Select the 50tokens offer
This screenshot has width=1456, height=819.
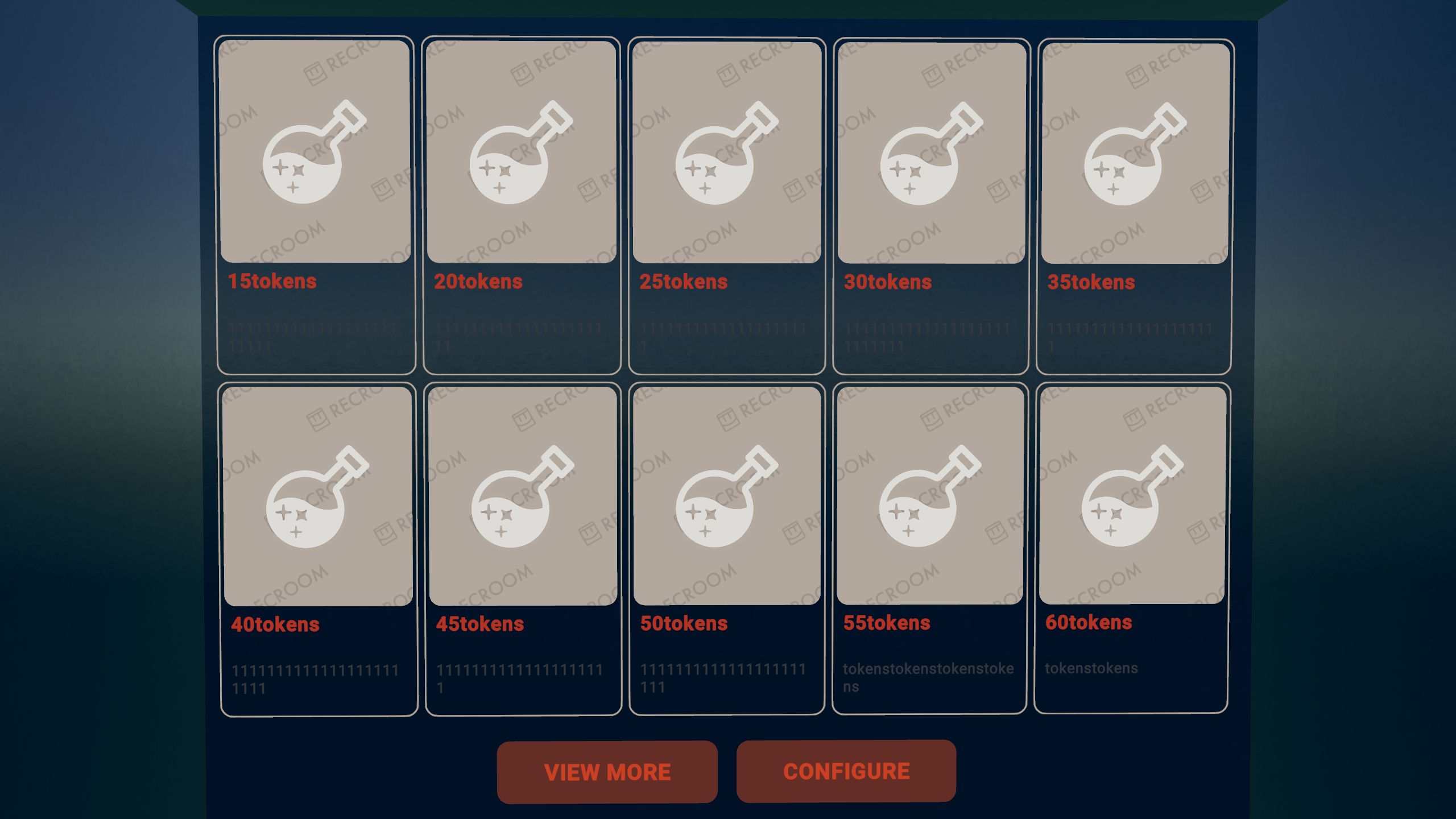(727, 549)
